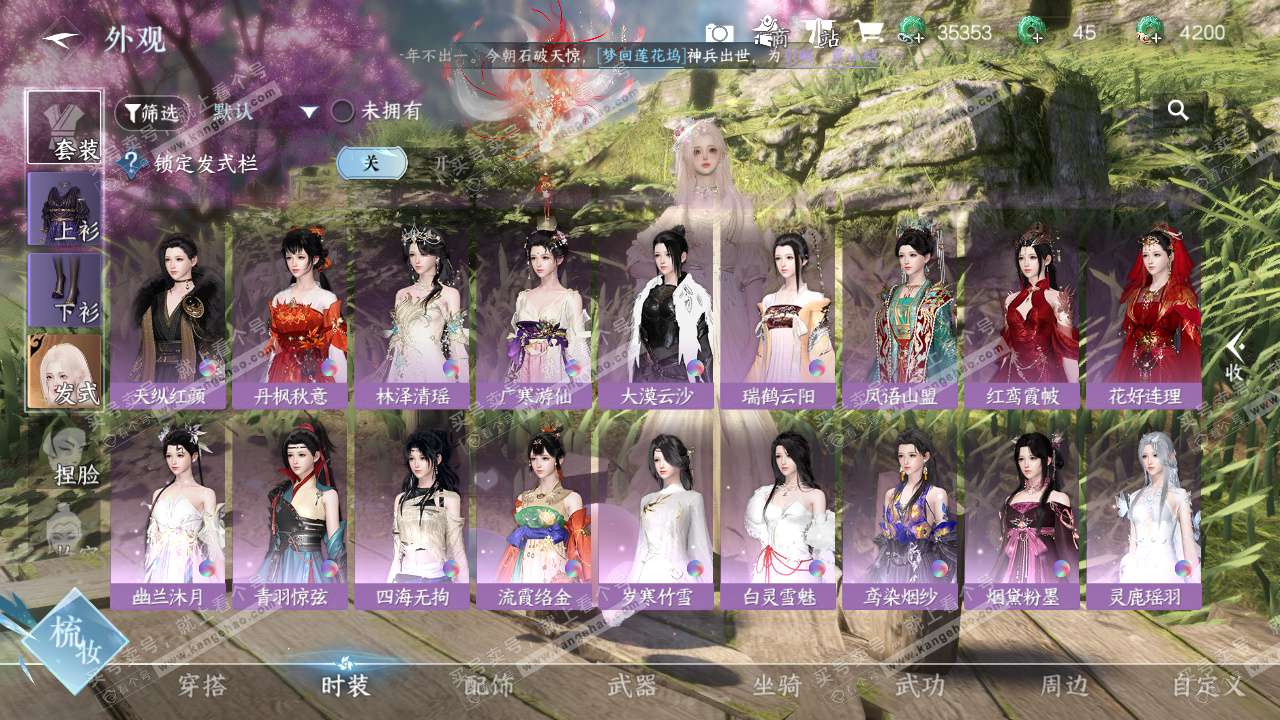Select the 下衫 category tab
Viewport: 1280px width, 720px height.
click(x=65, y=289)
